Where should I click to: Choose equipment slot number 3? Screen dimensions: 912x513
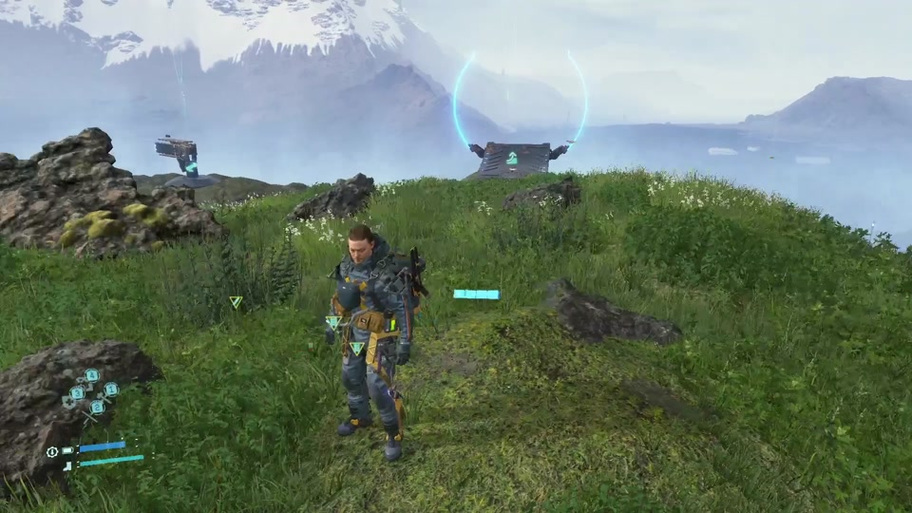tap(75, 393)
